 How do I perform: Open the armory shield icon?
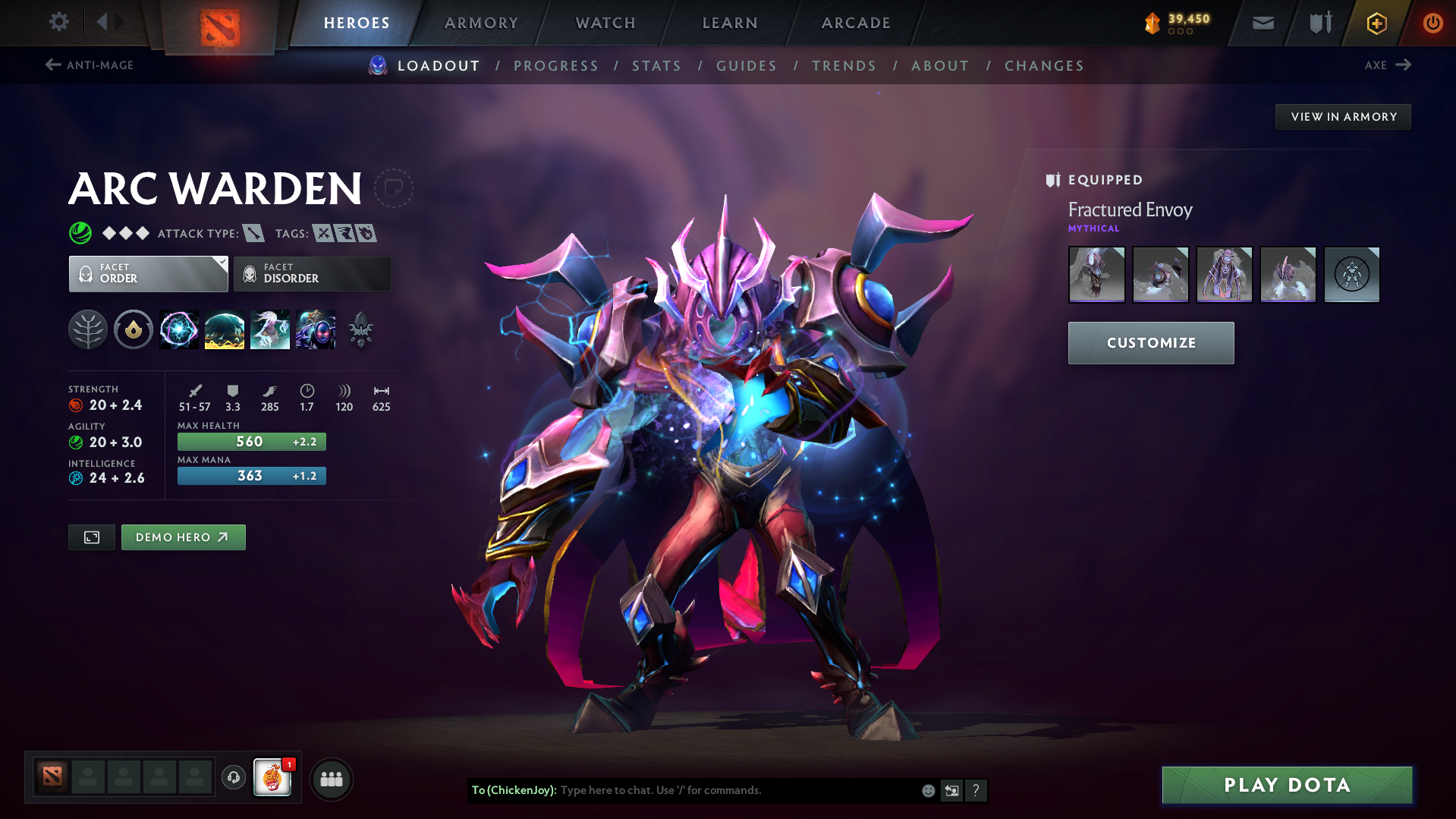coord(1318,23)
